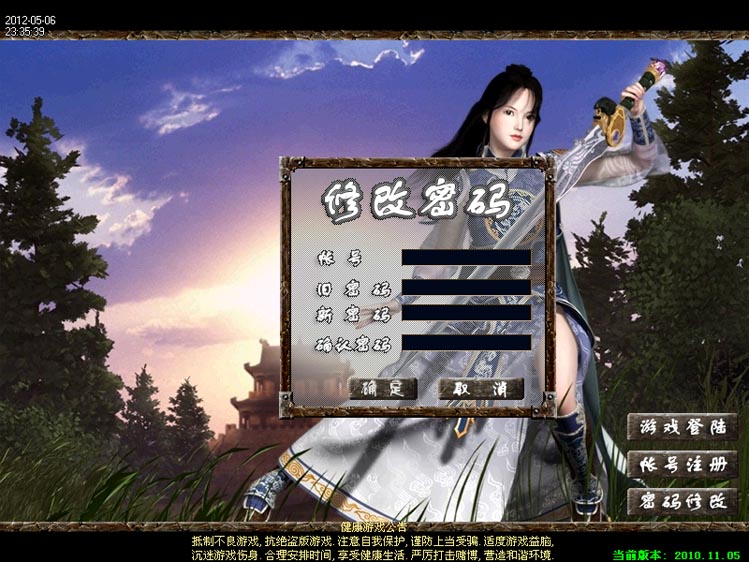This screenshot has height=562, width=749.
Task: Click the 帐号 account input field
Action: [x=465, y=257]
